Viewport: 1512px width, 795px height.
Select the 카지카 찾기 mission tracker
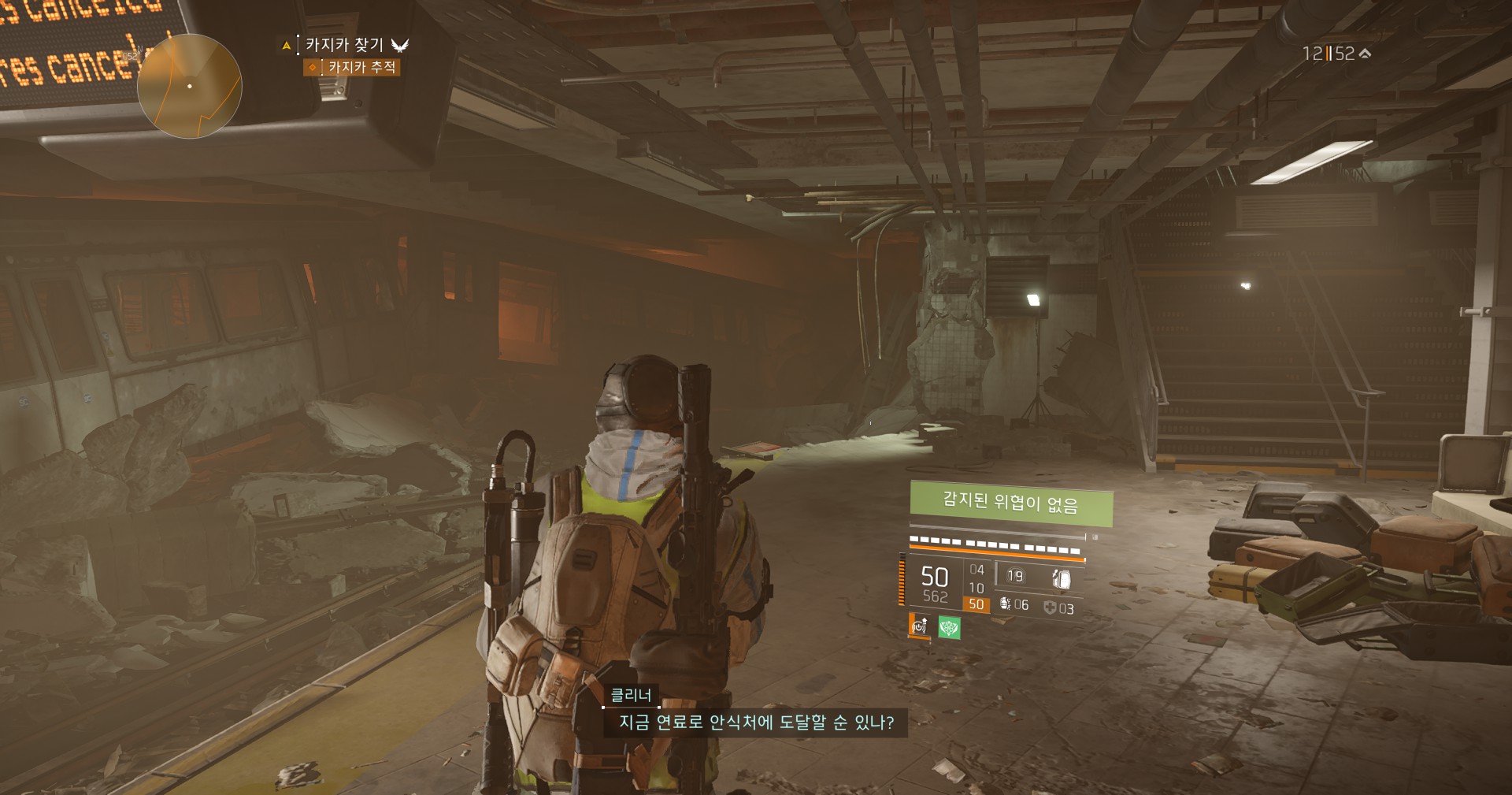coord(345,45)
